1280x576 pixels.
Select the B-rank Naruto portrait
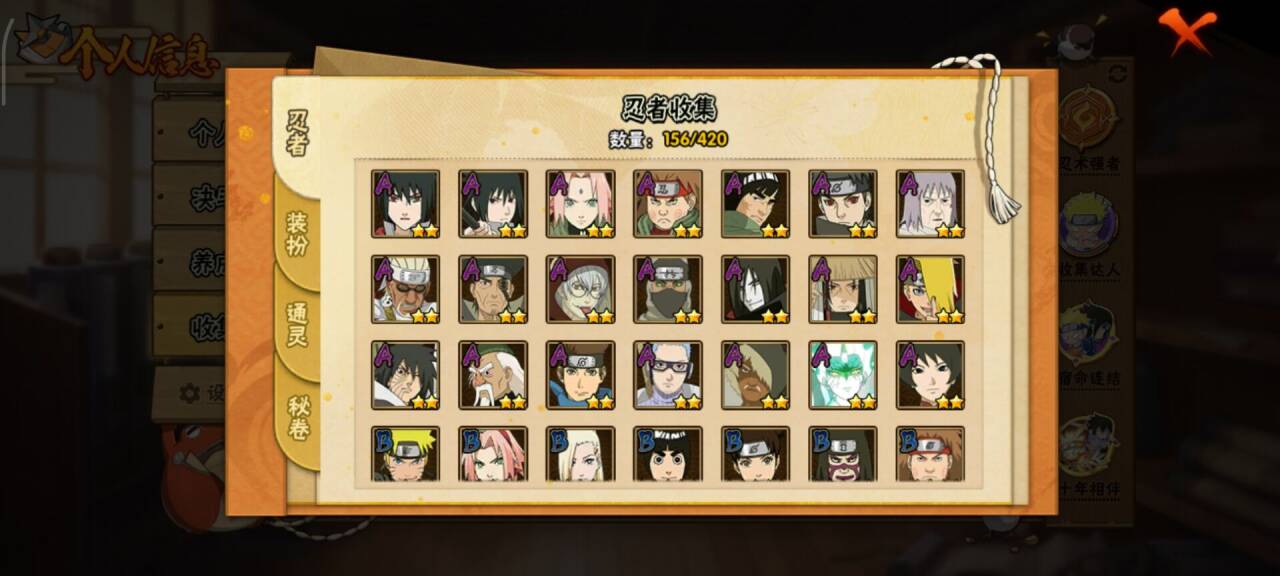pos(405,455)
